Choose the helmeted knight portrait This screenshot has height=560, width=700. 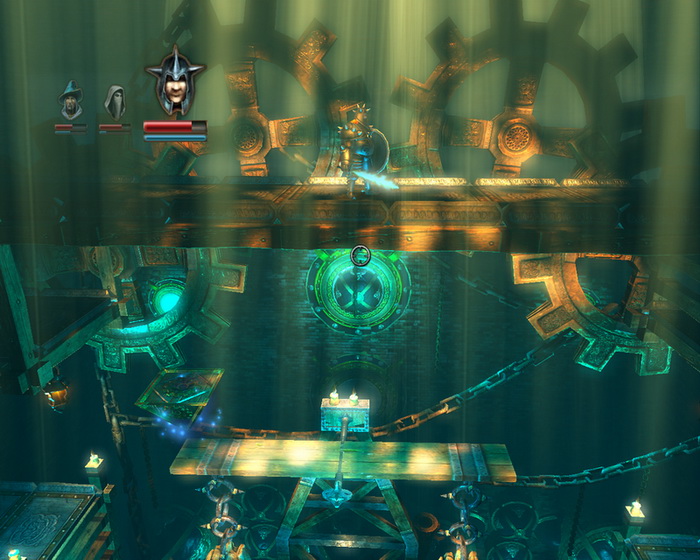(174, 84)
